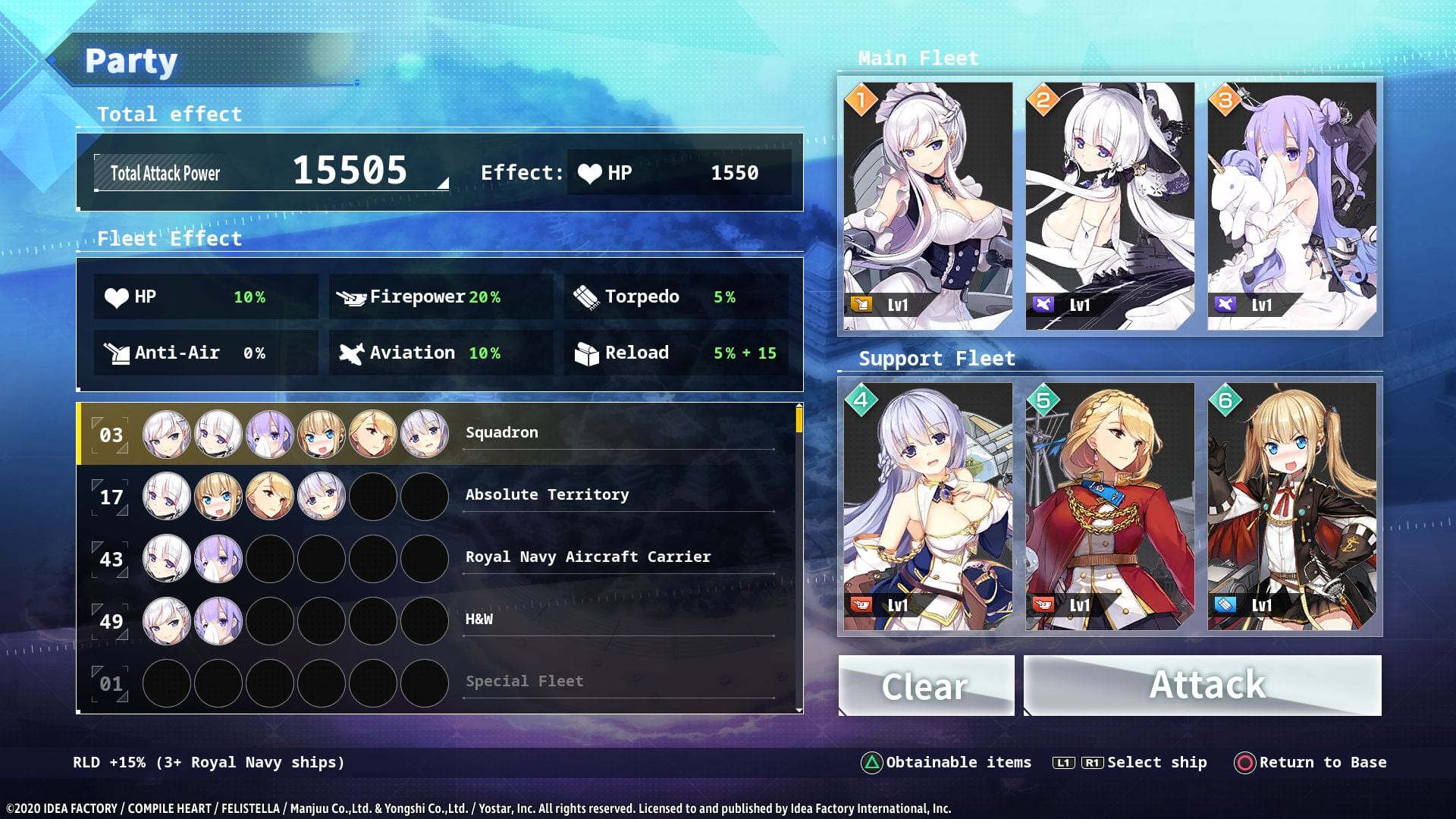
Task: Select the twin-tailed ship in slot 6
Action: (x=1291, y=507)
